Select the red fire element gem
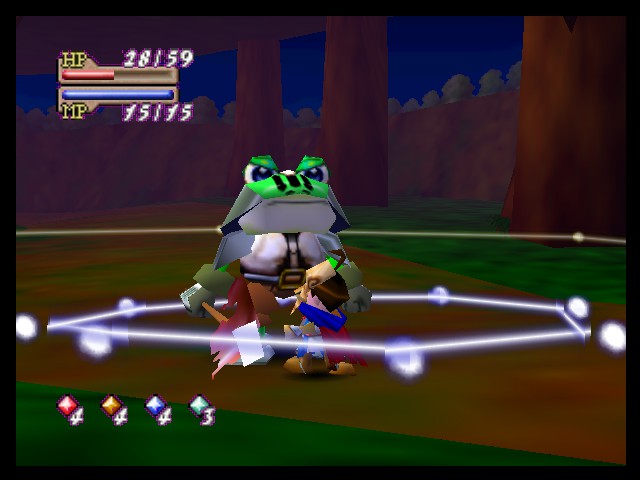The width and height of the screenshot is (640, 480). (66, 405)
